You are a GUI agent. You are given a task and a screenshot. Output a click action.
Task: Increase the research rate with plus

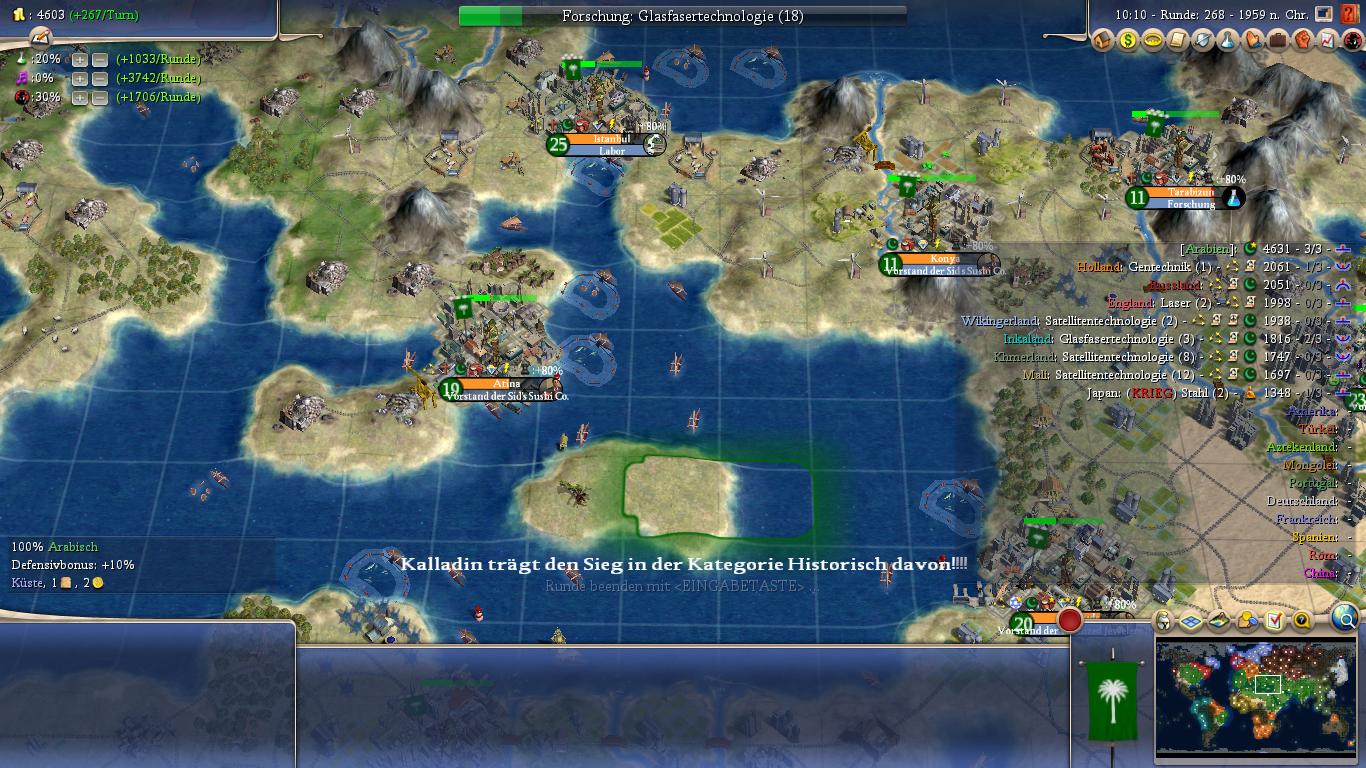tap(80, 59)
